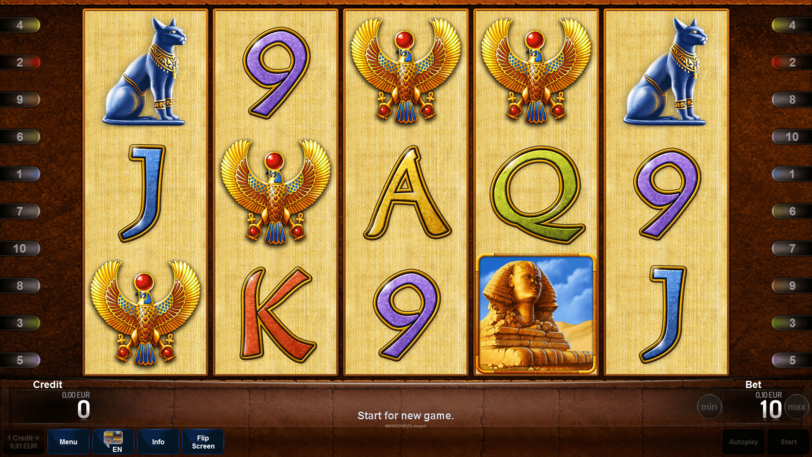The width and height of the screenshot is (812, 457).
Task: Set bet to maximum with max button
Action: click(x=796, y=407)
